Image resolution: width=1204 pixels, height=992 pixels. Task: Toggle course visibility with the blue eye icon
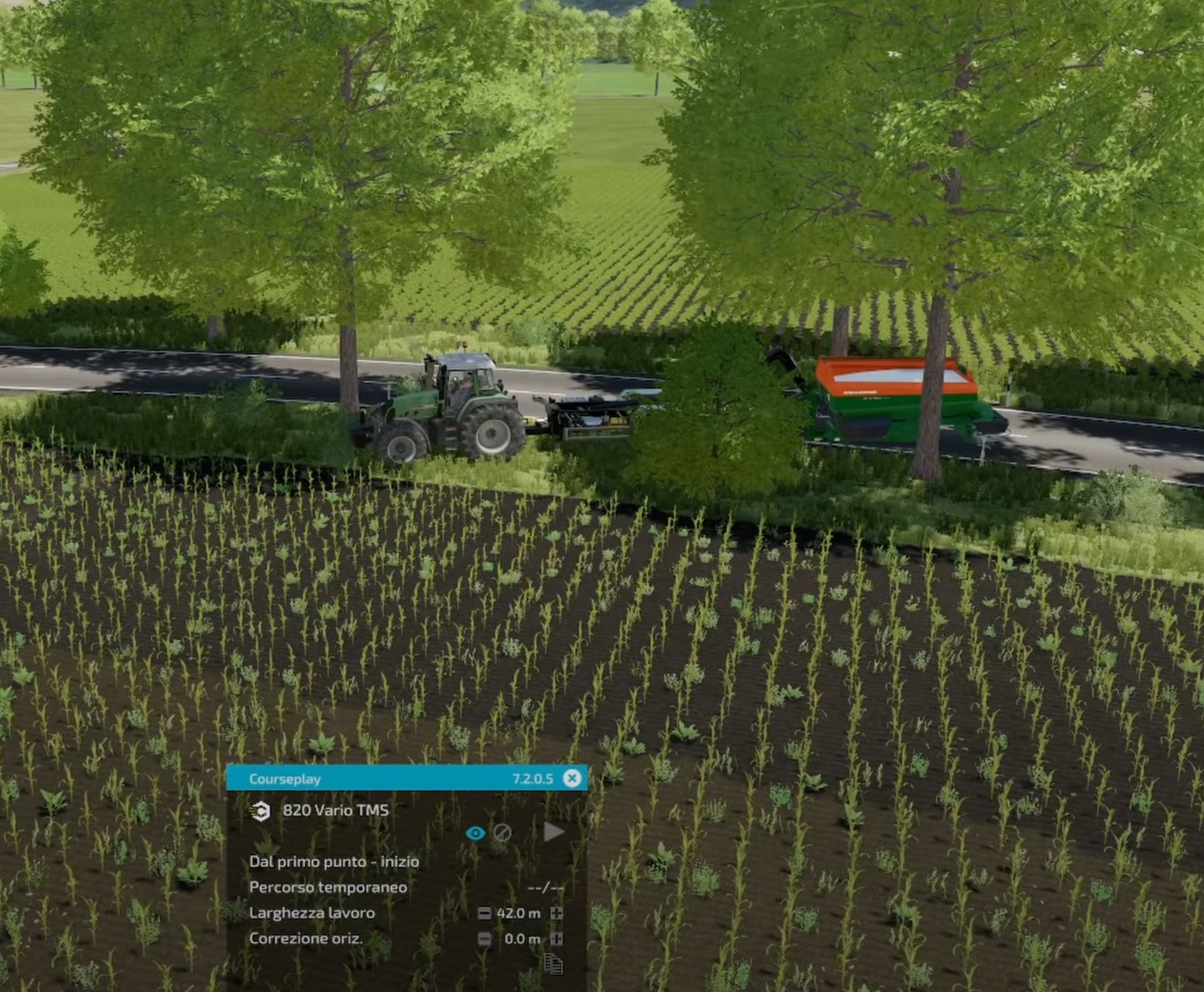(x=477, y=833)
